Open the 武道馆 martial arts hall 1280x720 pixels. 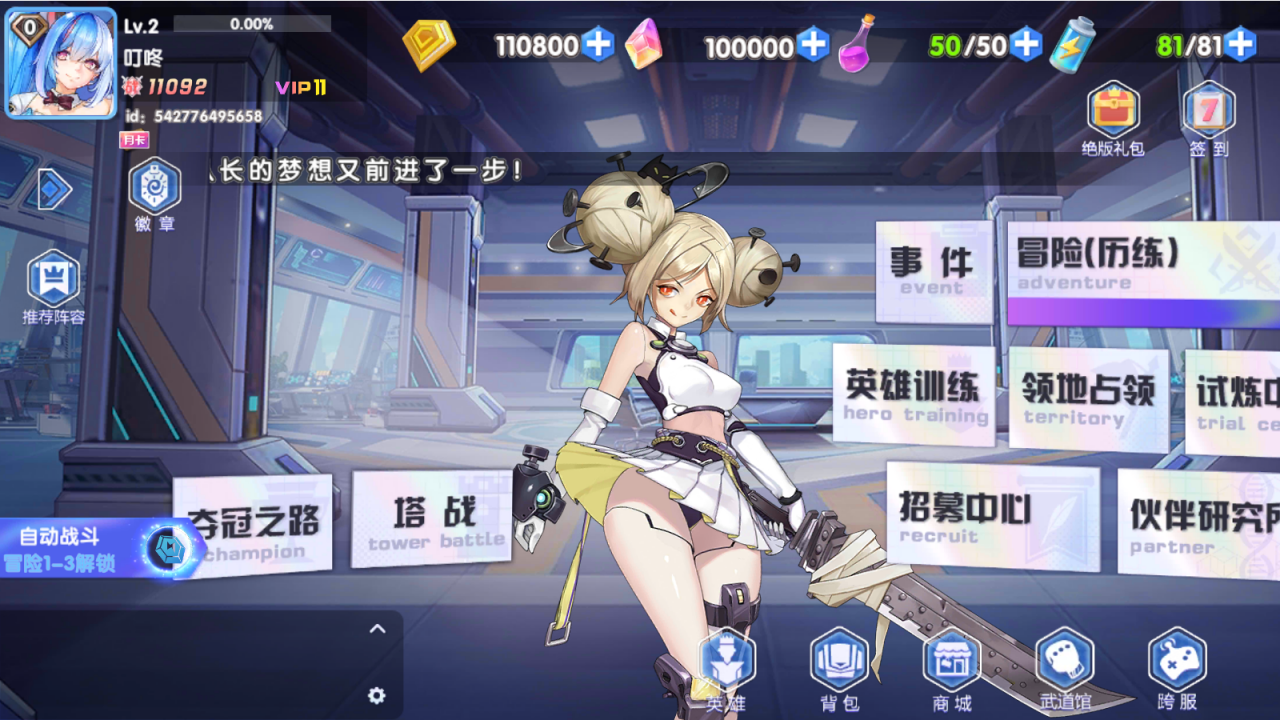(x=1064, y=670)
